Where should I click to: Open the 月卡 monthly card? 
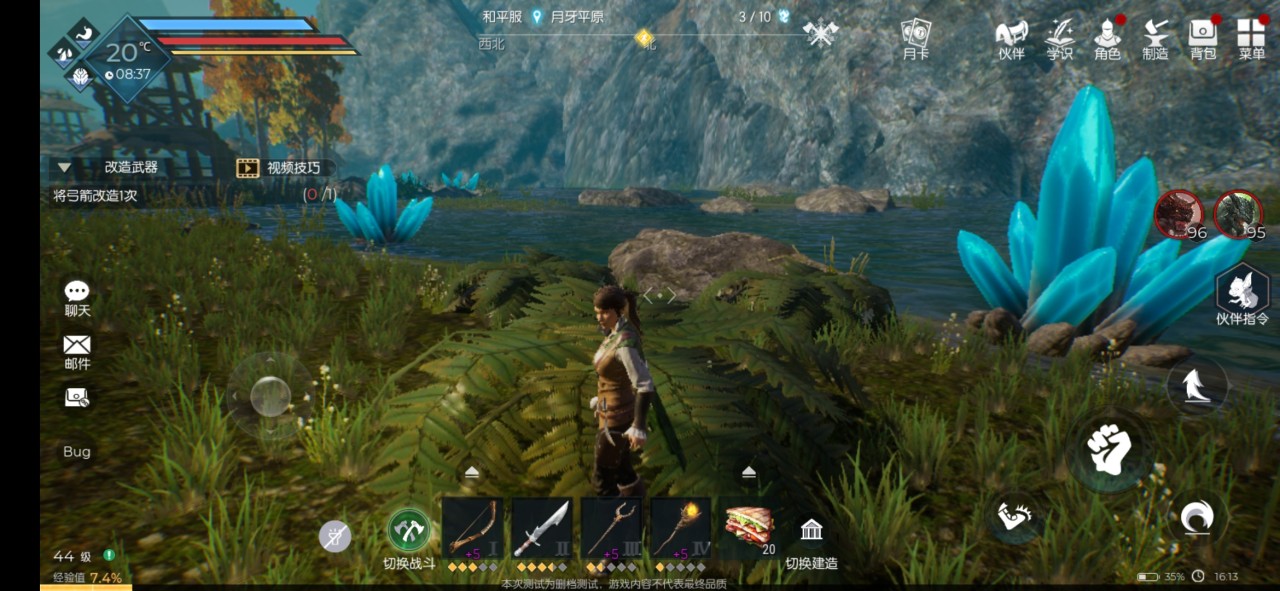pyautogui.click(x=915, y=38)
